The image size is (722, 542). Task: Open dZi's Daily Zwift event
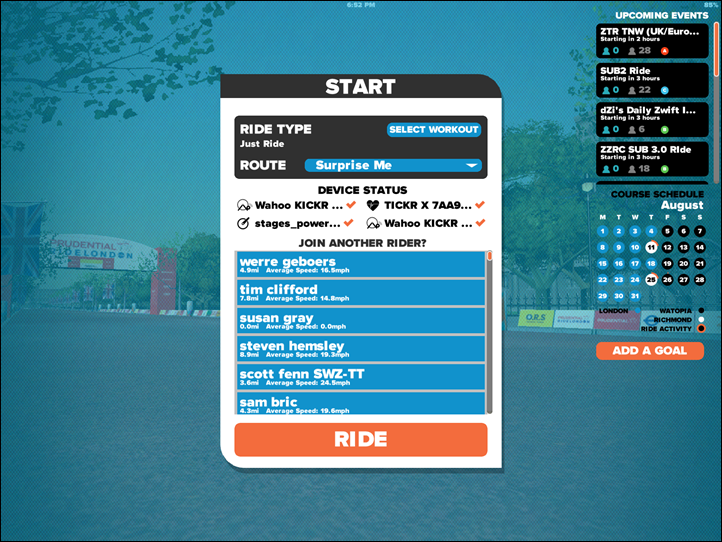[x=652, y=119]
